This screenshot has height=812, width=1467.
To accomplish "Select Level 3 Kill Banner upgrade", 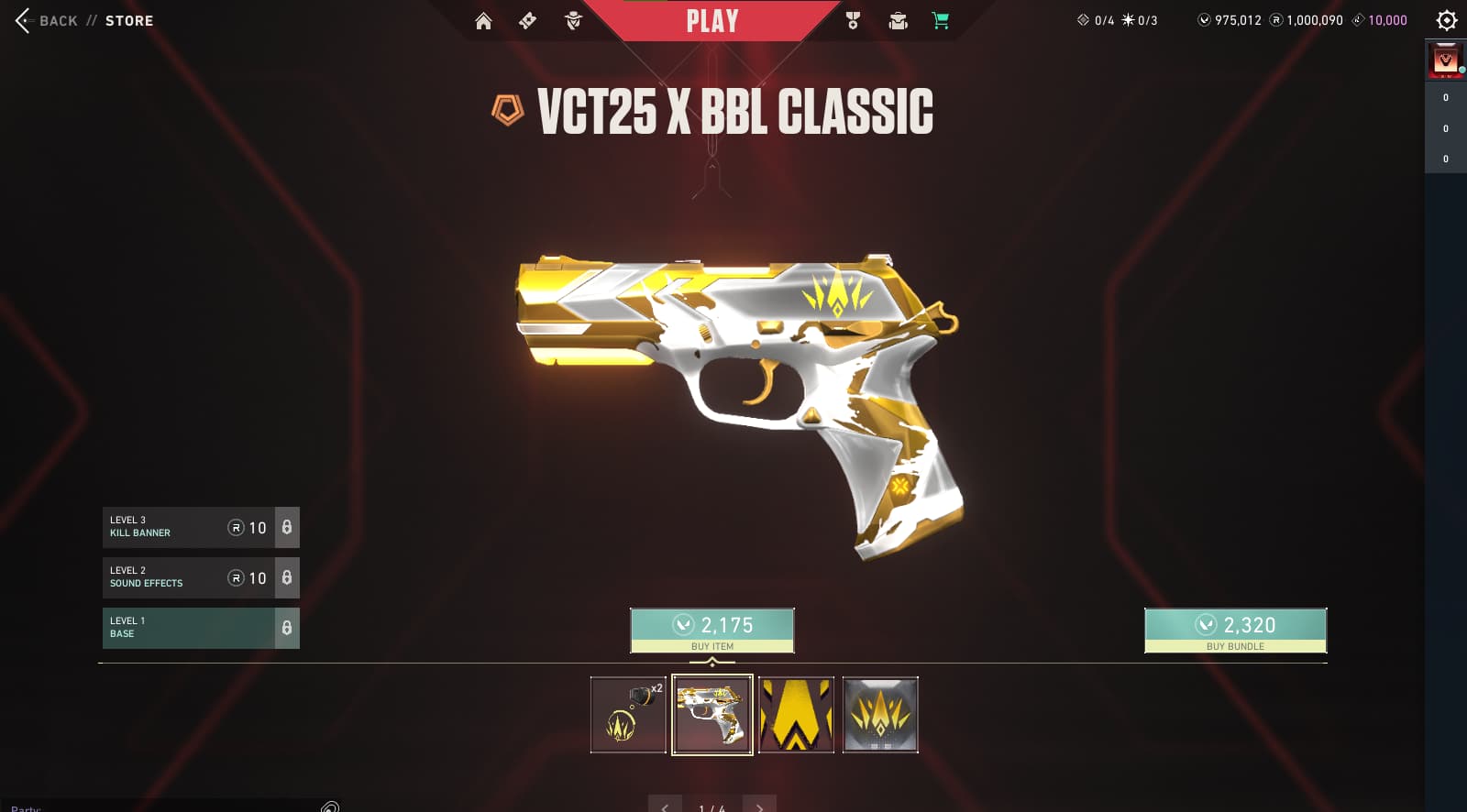I will tap(188, 527).
